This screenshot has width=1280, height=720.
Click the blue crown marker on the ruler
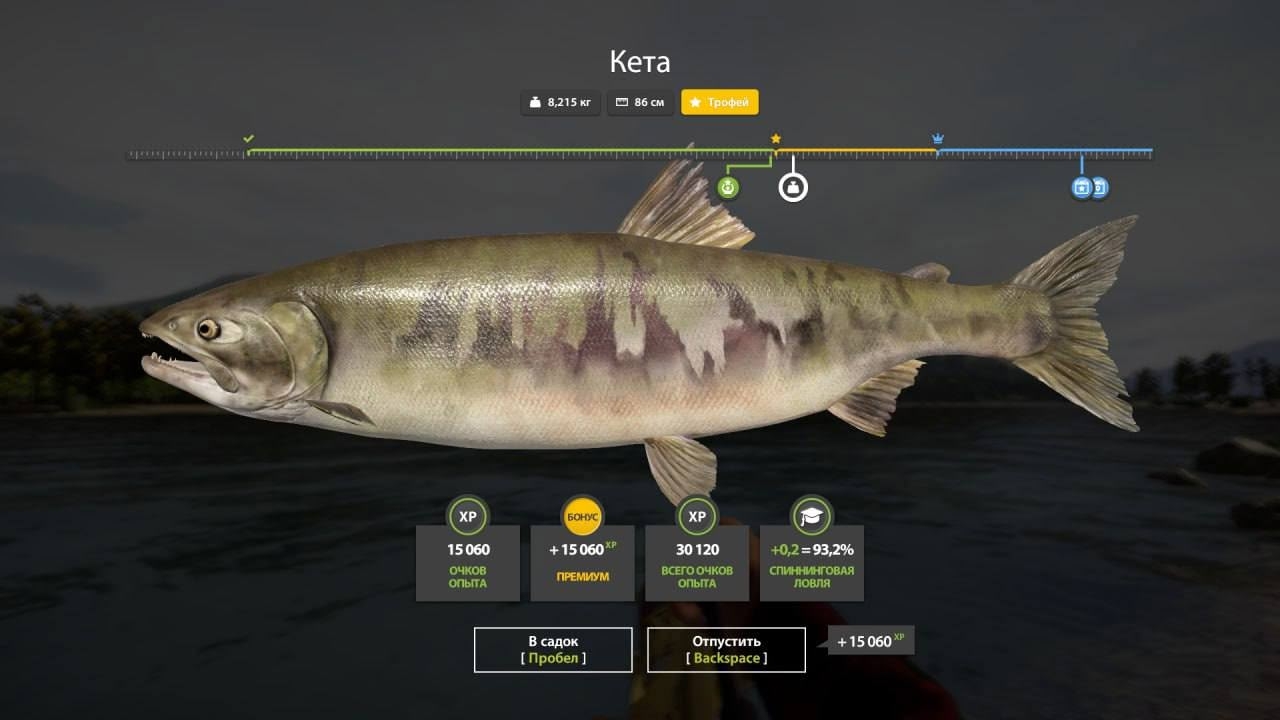[x=937, y=136]
